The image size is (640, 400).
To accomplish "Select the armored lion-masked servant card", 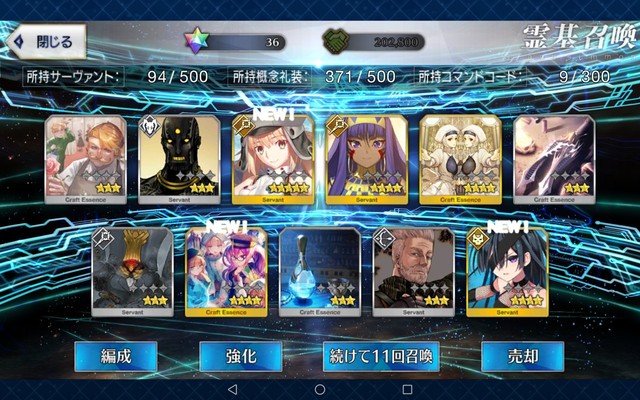I will point(131,272).
